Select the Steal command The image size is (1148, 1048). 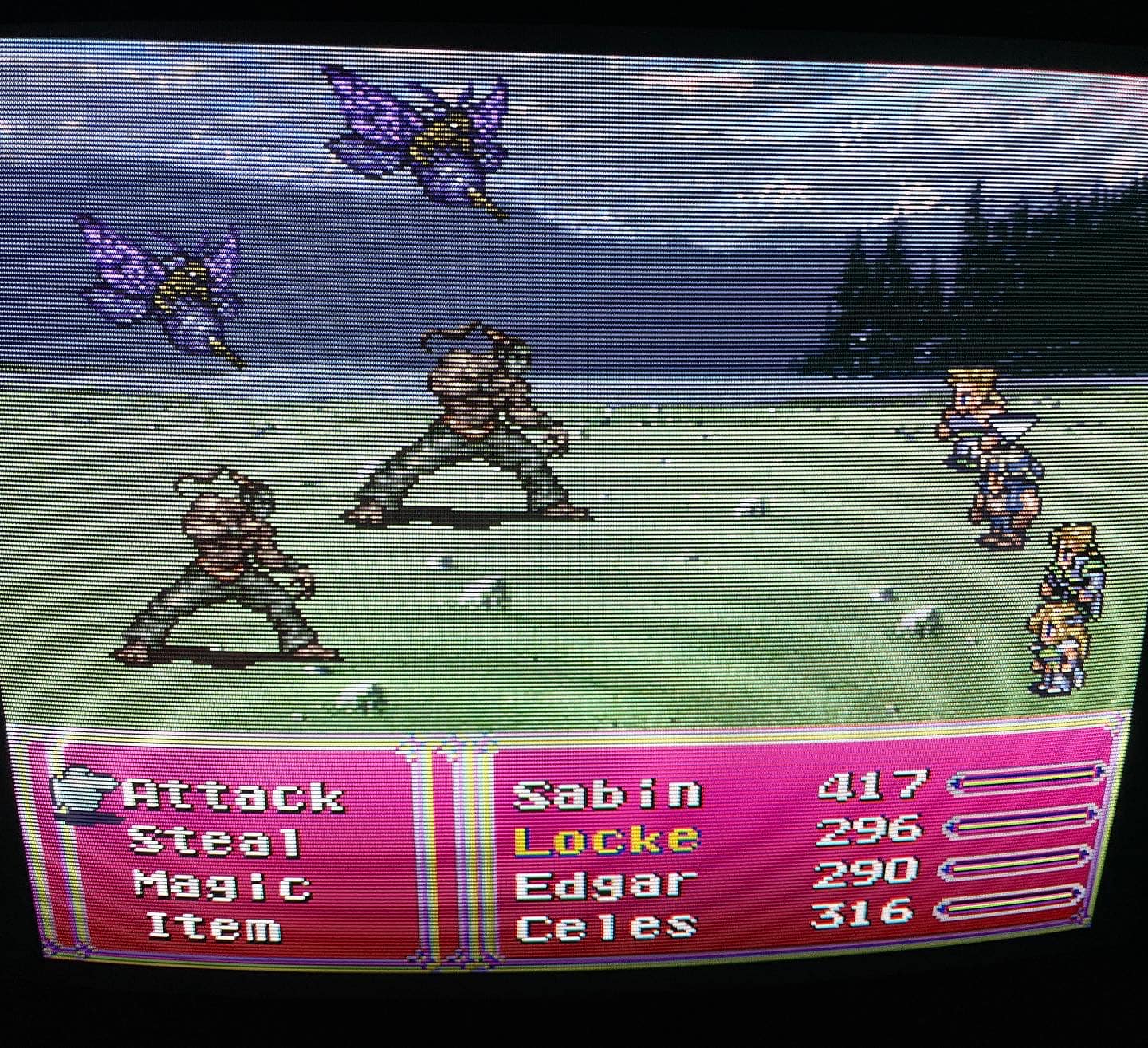(x=215, y=841)
